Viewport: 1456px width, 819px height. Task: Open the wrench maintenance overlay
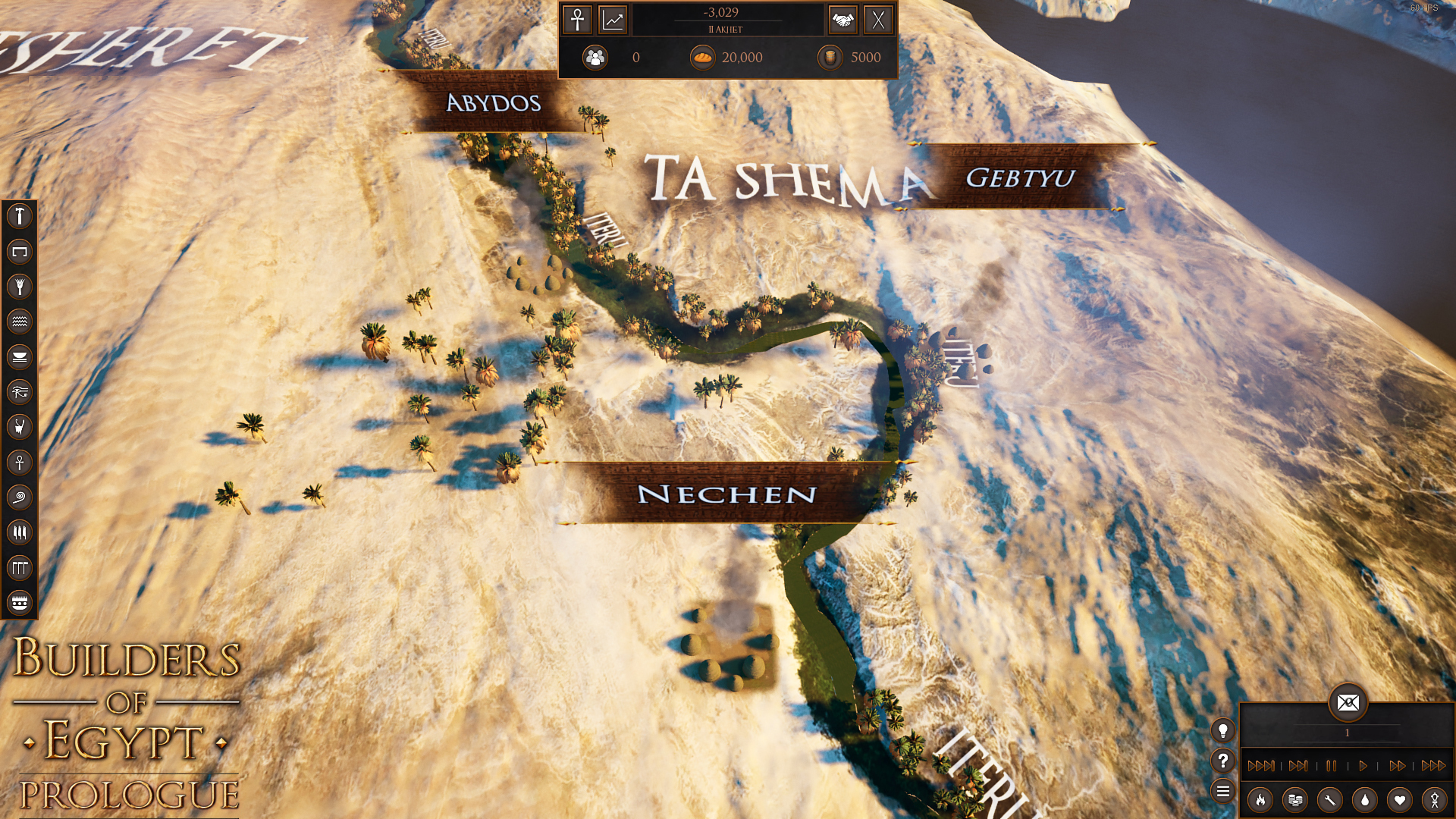[1329, 801]
